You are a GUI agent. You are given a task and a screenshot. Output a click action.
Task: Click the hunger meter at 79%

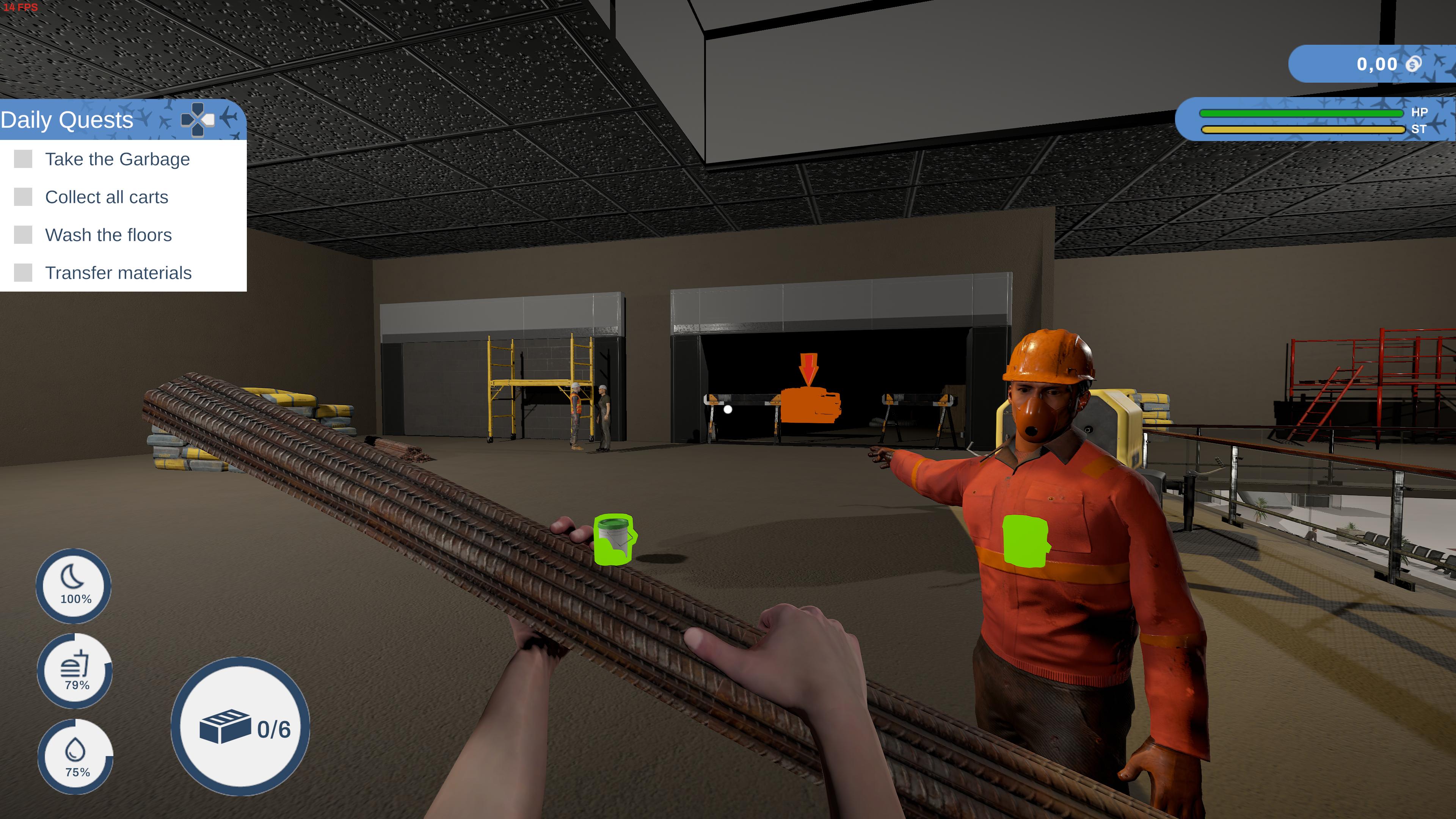click(76, 670)
